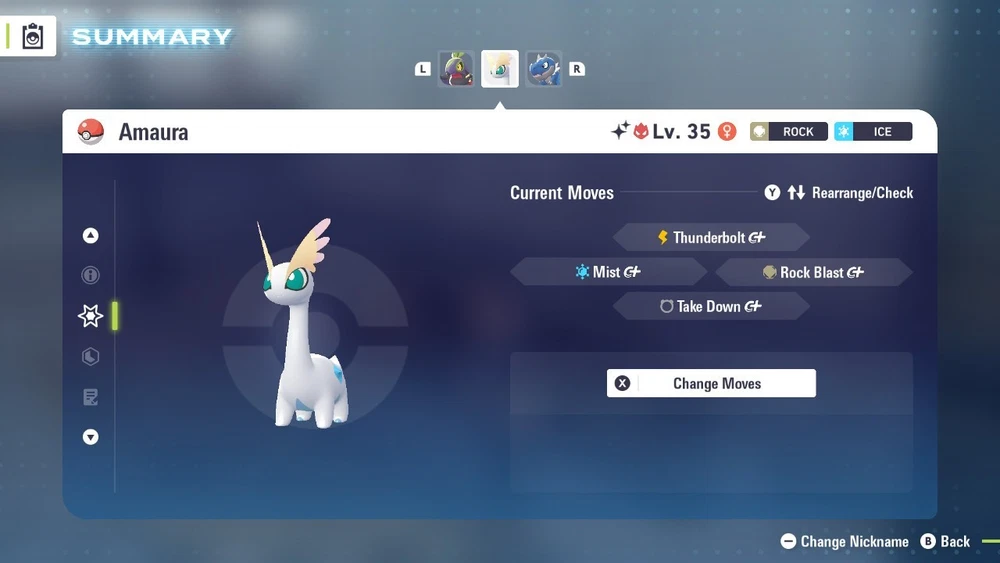Select the Amaura party portrait
Screen dimensions: 1000x563
click(500, 69)
